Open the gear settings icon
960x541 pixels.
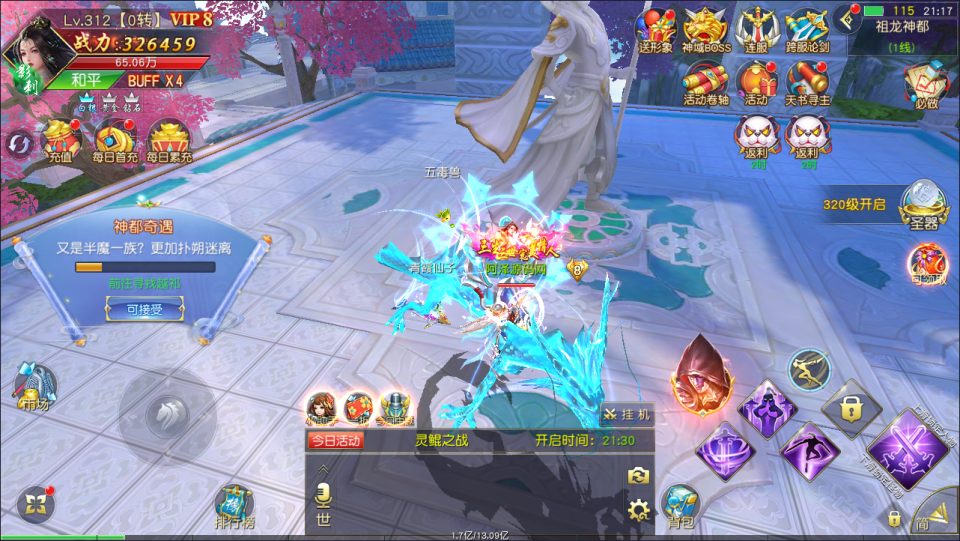pyautogui.click(x=638, y=511)
